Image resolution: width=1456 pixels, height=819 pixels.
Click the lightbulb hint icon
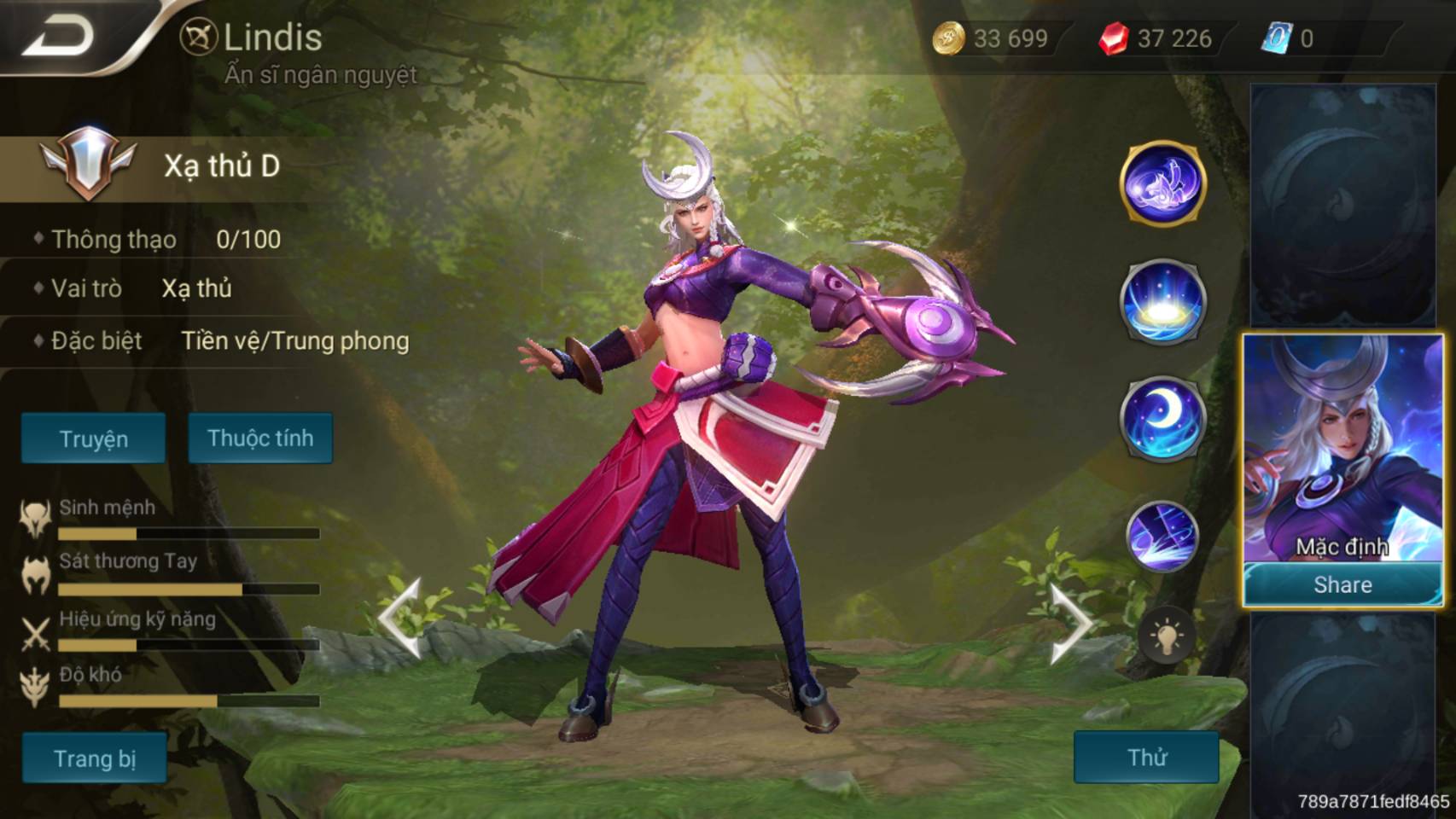(x=1166, y=636)
